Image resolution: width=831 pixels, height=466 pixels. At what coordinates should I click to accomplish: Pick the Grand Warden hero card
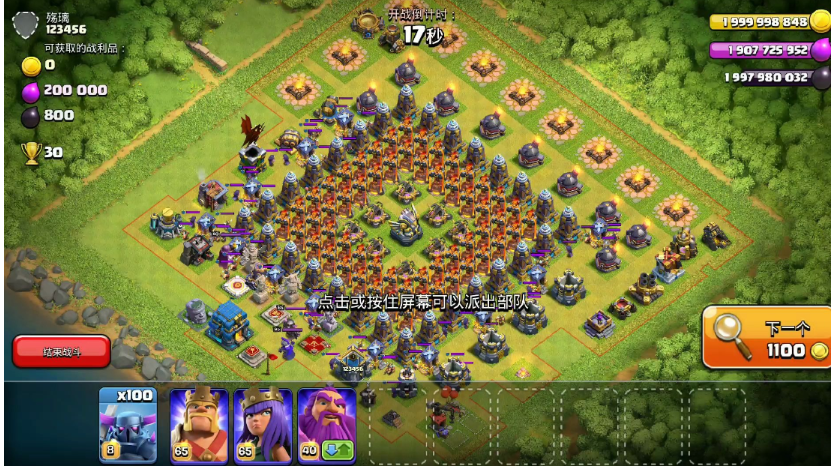coord(326,424)
